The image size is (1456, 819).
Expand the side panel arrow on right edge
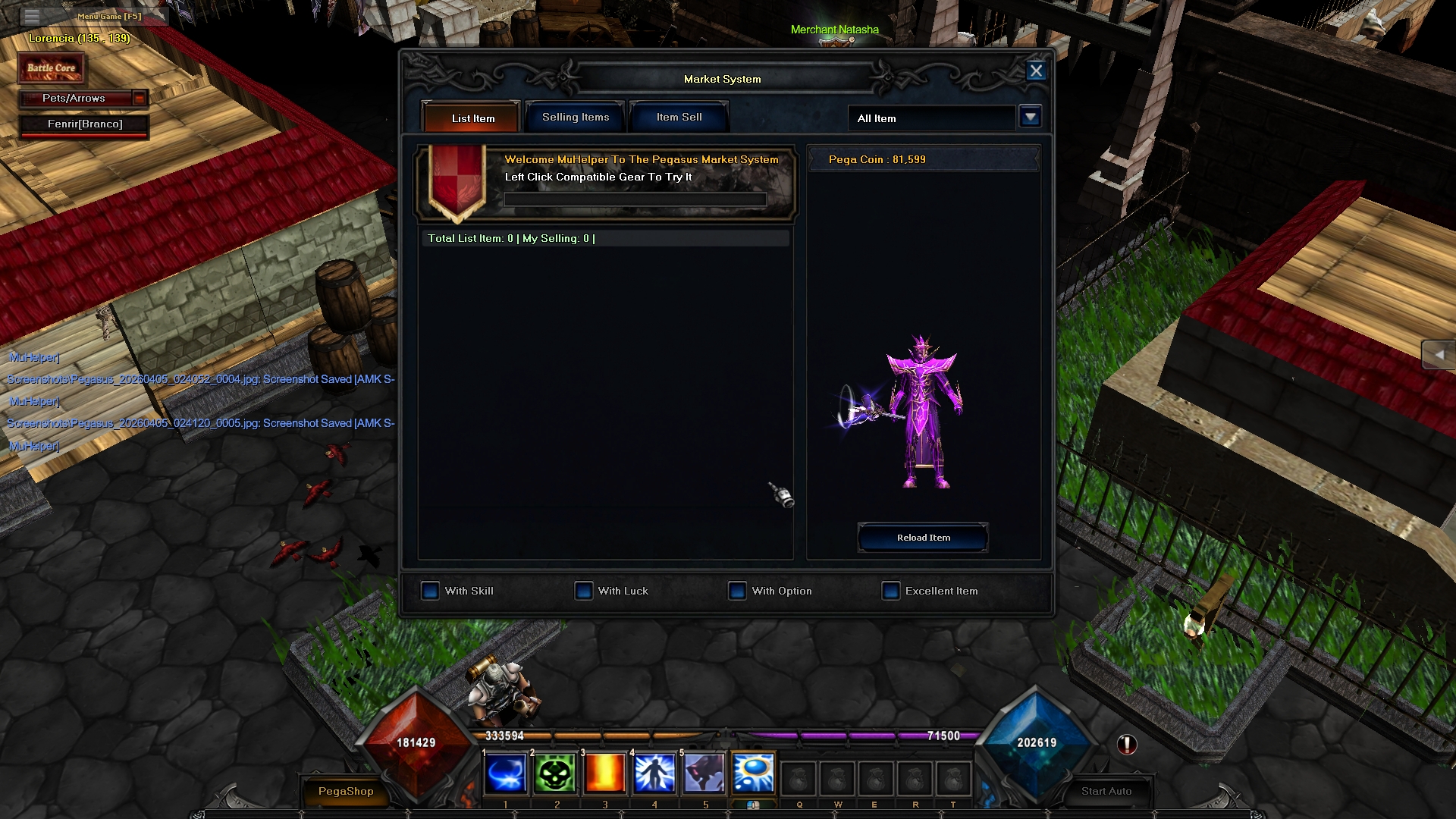click(1438, 355)
